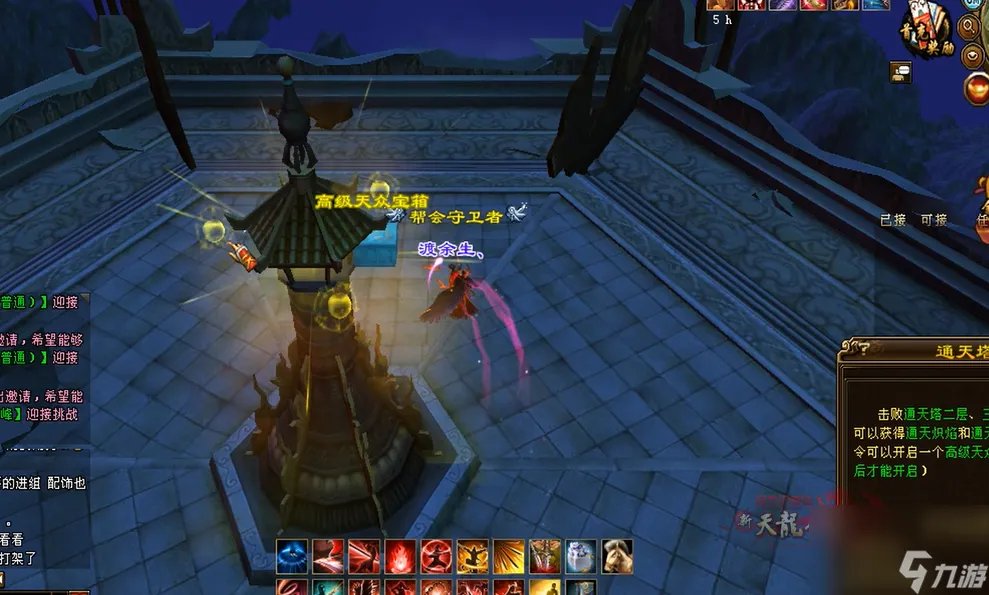Activate the blue vortex skill
The height and width of the screenshot is (595, 989).
292,555
